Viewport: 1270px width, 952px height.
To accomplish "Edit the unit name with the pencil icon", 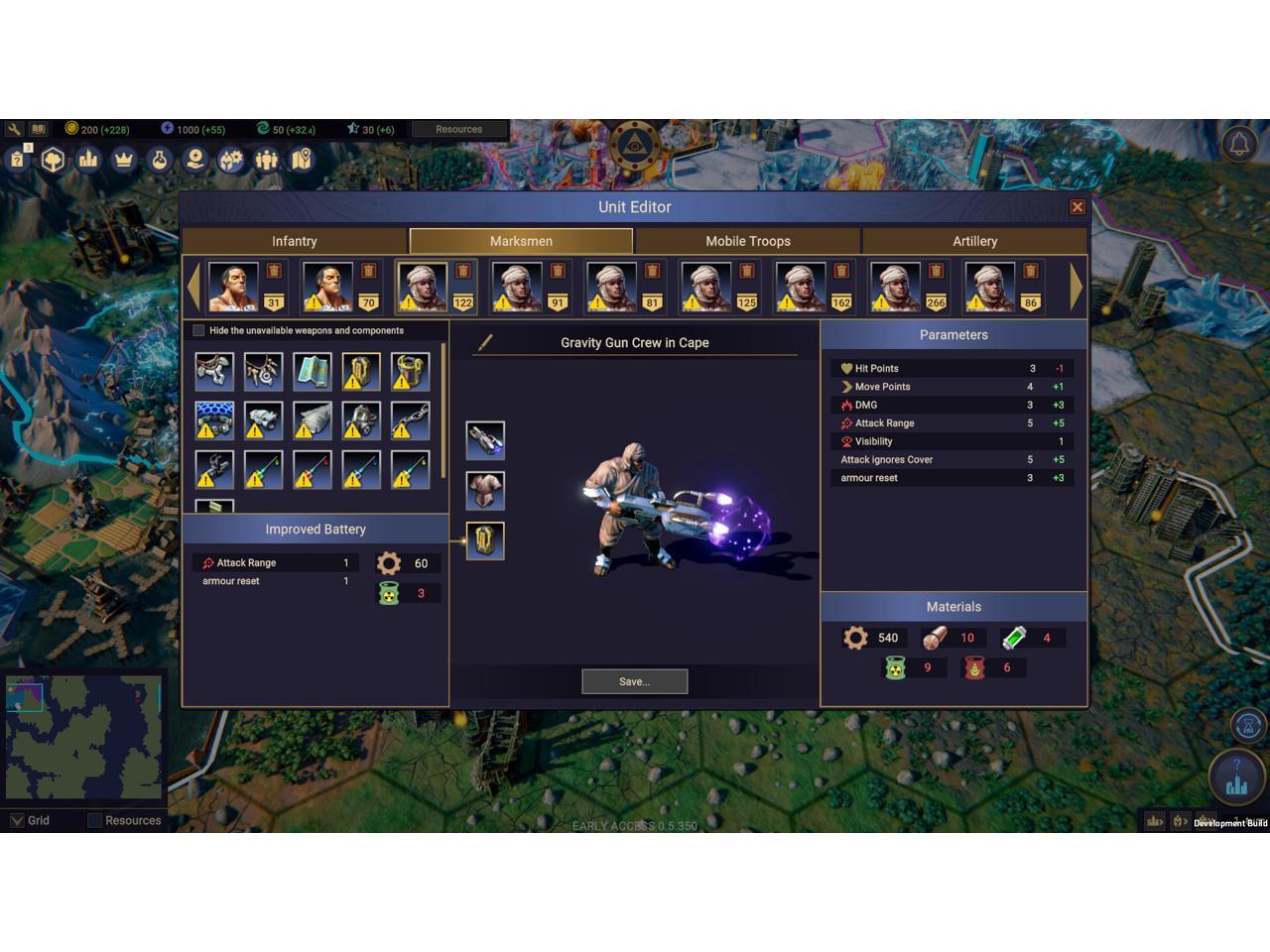I will pyautogui.click(x=485, y=342).
